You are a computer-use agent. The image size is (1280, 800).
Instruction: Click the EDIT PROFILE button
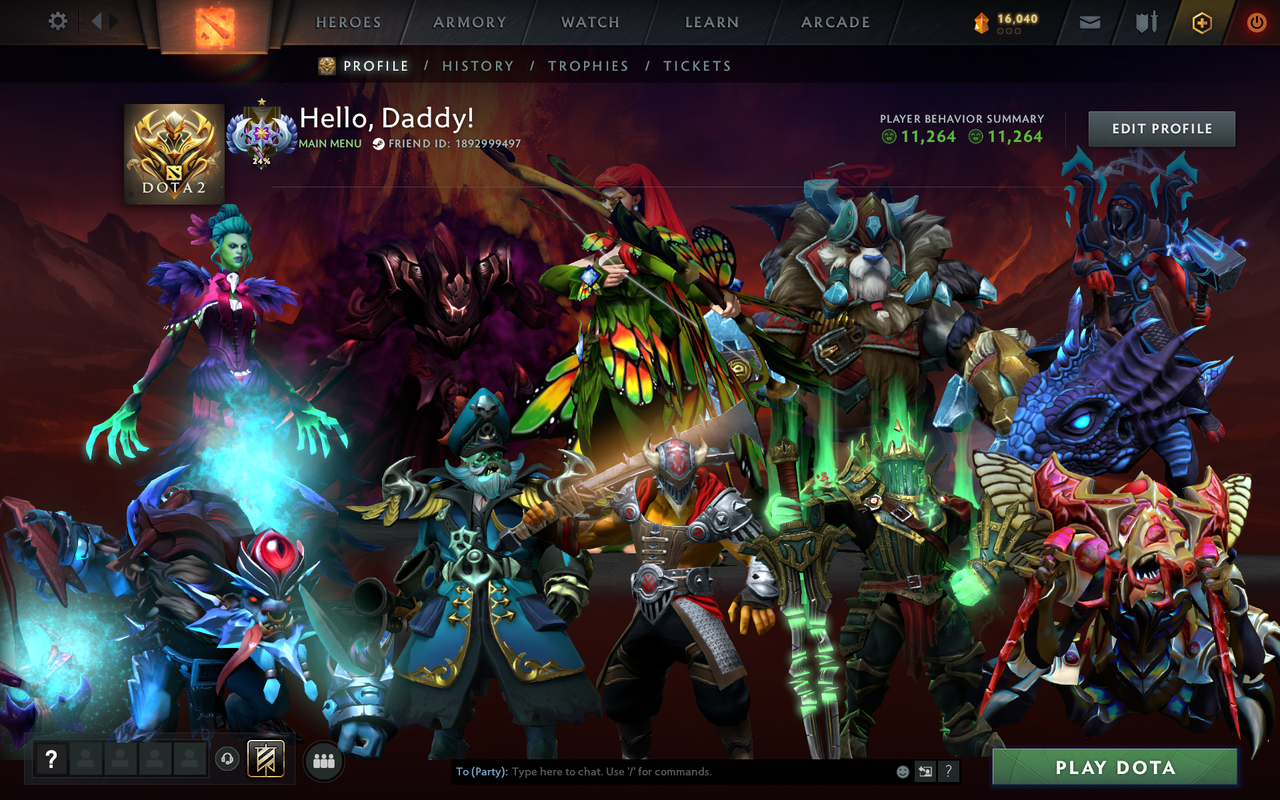(x=1161, y=128)
